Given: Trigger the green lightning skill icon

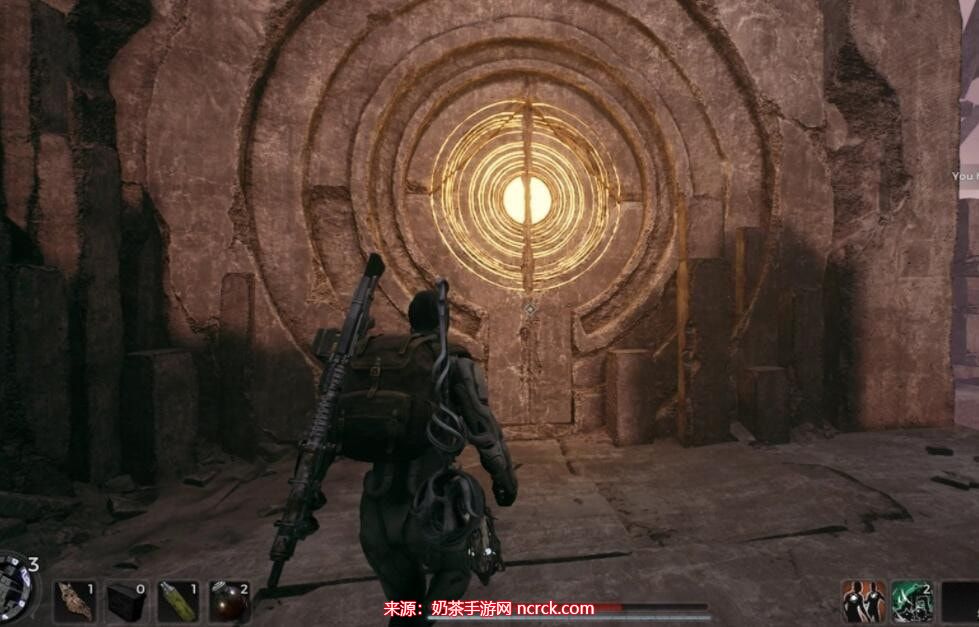Looking at the screenshot, I should [911, 601].
